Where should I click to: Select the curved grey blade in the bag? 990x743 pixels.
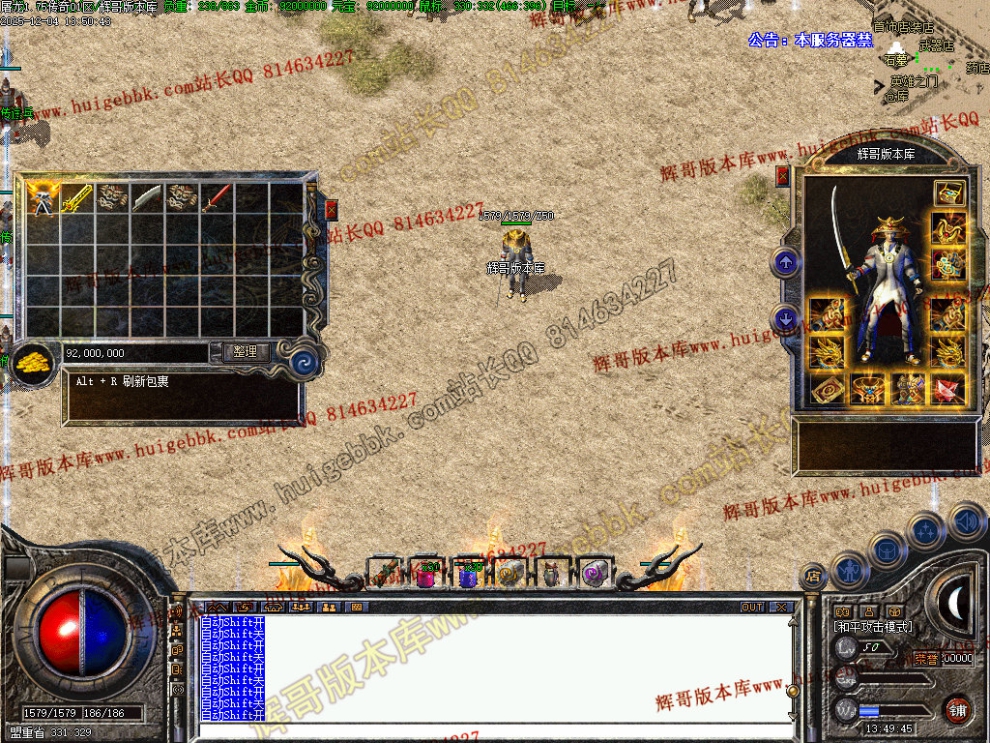tap(148, 198)
